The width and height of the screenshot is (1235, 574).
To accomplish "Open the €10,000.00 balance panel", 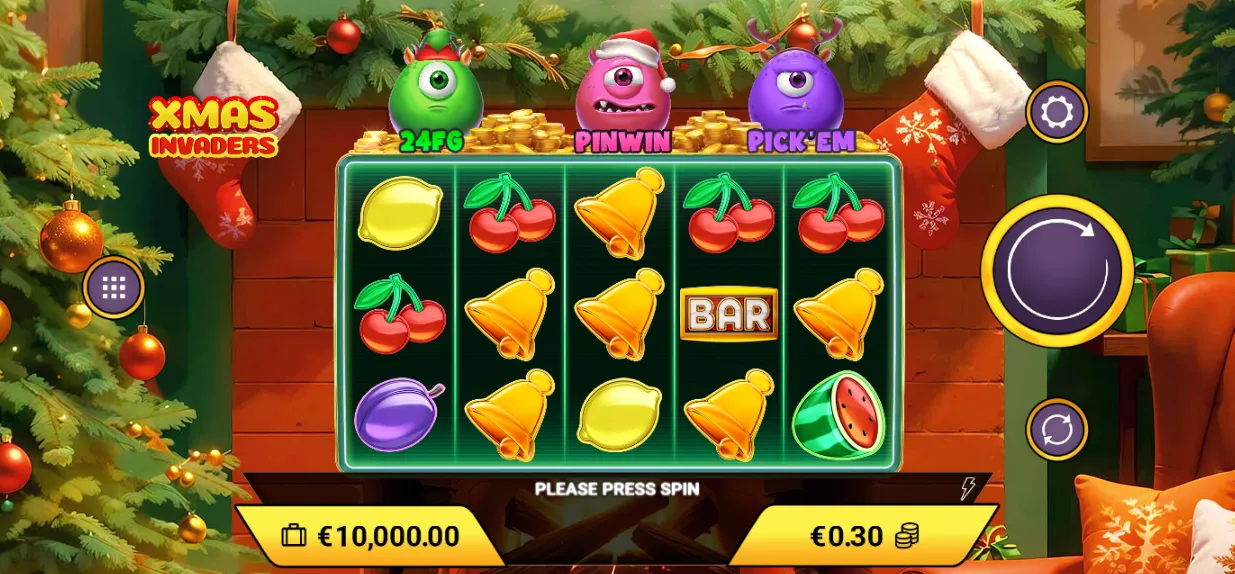I will click(370, 536).
